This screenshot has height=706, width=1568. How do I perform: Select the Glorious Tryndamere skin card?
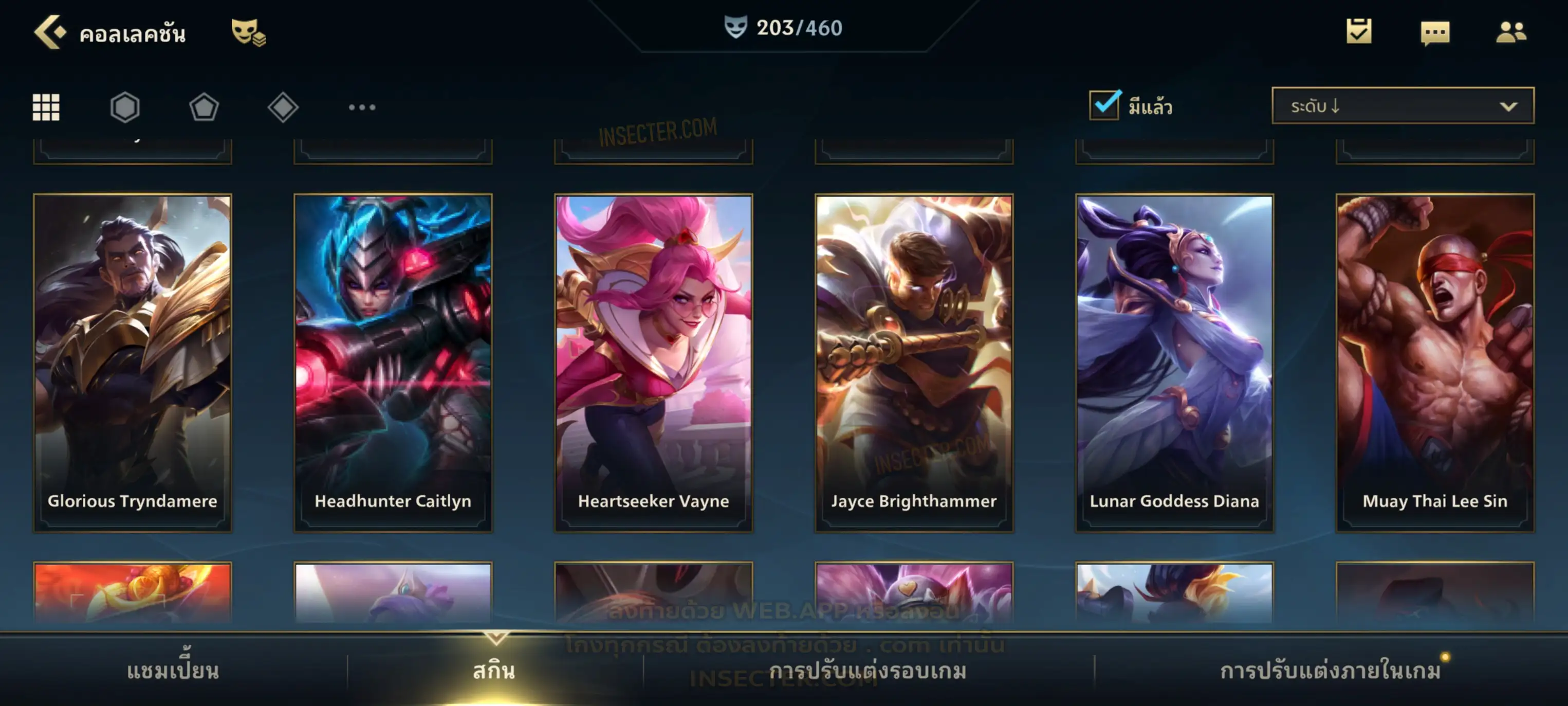(x=133, y=363)
